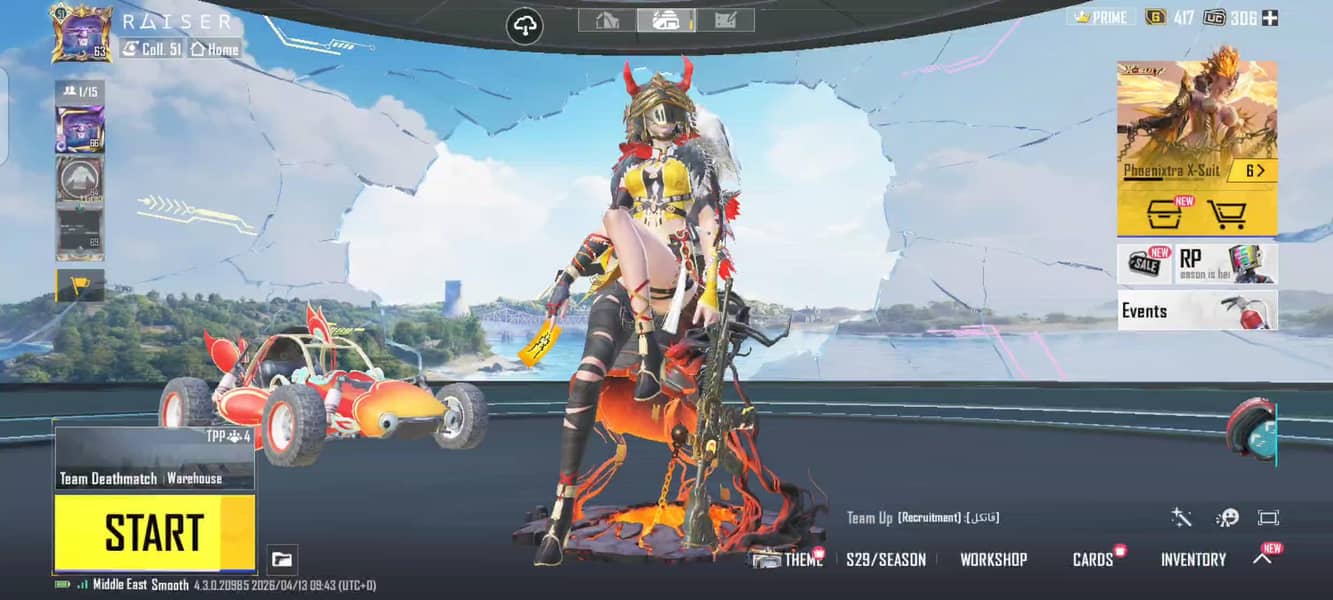This screenshot has height=600, width=1333.
Task: Open the folder icon beside START
Action: [x=282, y=560]
